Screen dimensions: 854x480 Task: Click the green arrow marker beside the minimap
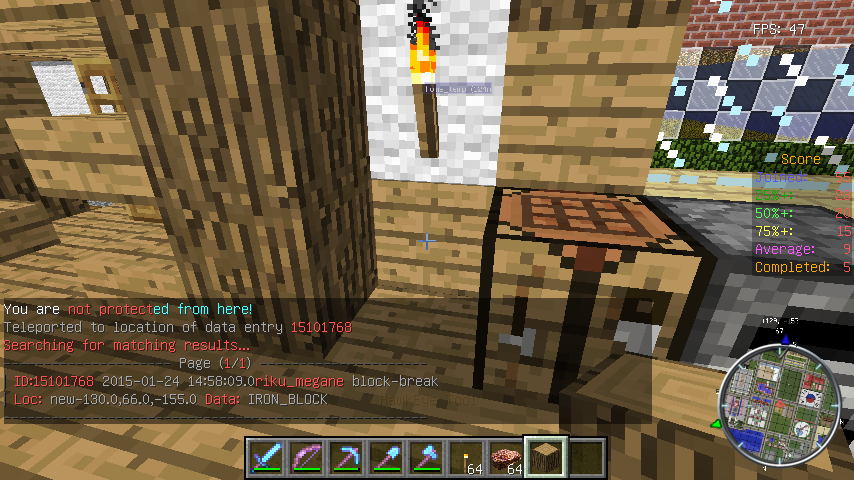(x=716, y=424)
